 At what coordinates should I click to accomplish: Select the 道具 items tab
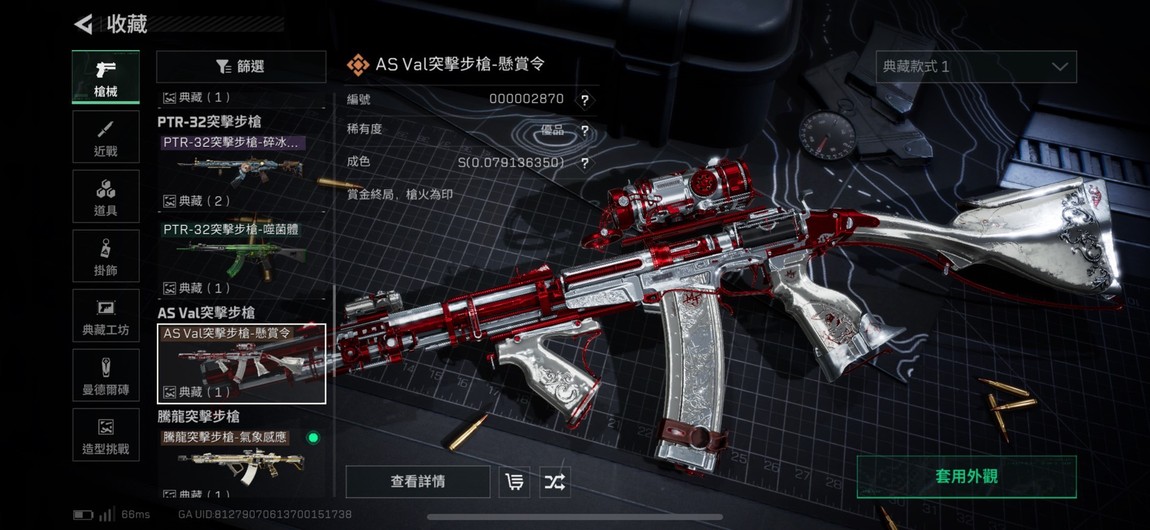105,198
